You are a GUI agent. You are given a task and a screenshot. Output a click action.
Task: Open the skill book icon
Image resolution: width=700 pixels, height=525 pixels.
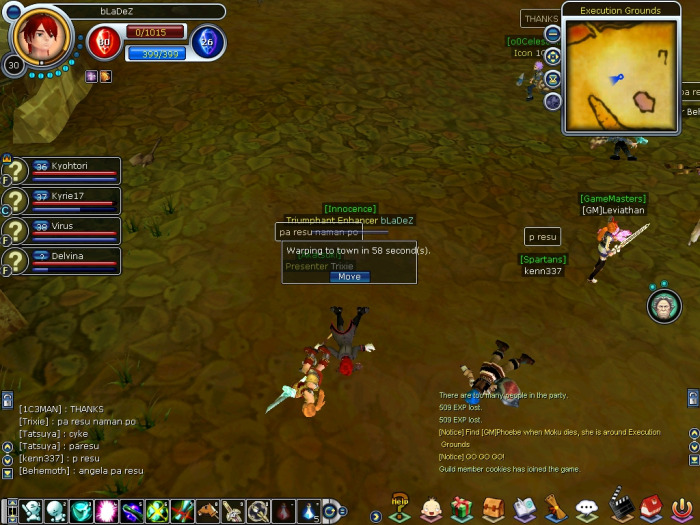tap(525, 509)
